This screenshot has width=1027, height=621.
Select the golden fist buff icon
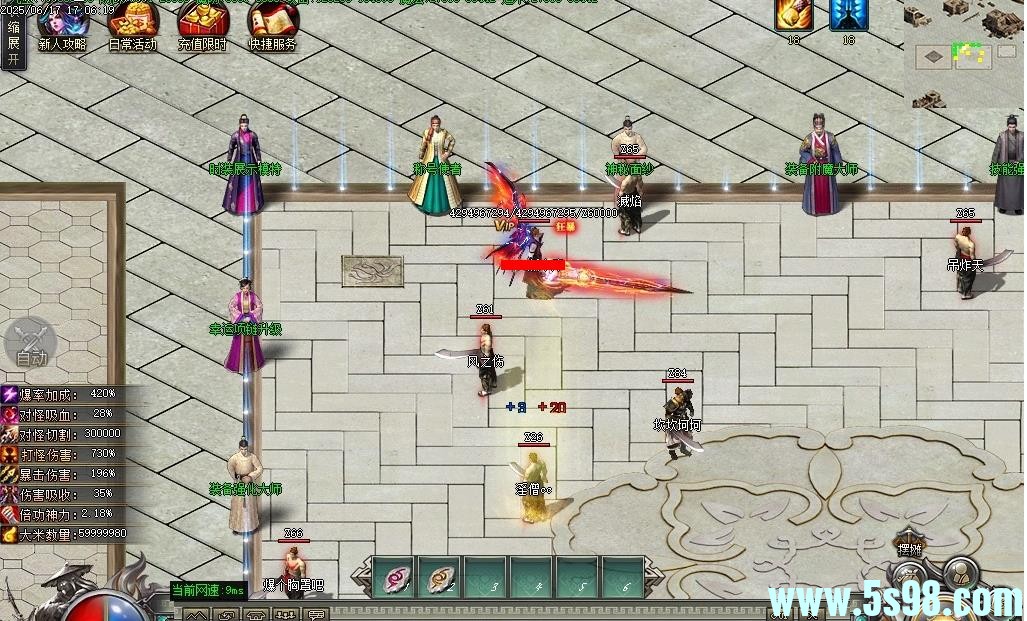click(x=794, y=15)
